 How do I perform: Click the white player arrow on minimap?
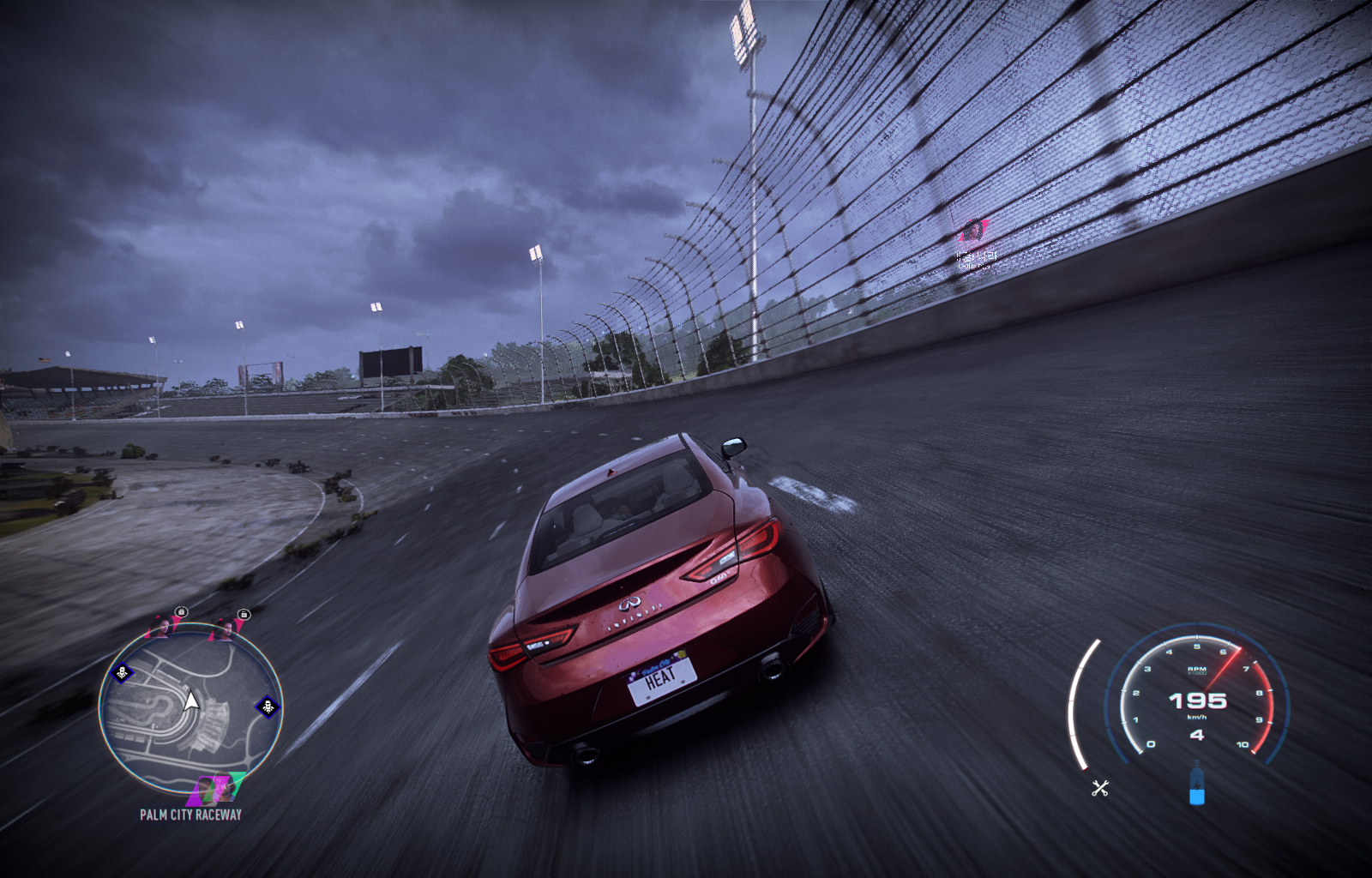point(192,702)
